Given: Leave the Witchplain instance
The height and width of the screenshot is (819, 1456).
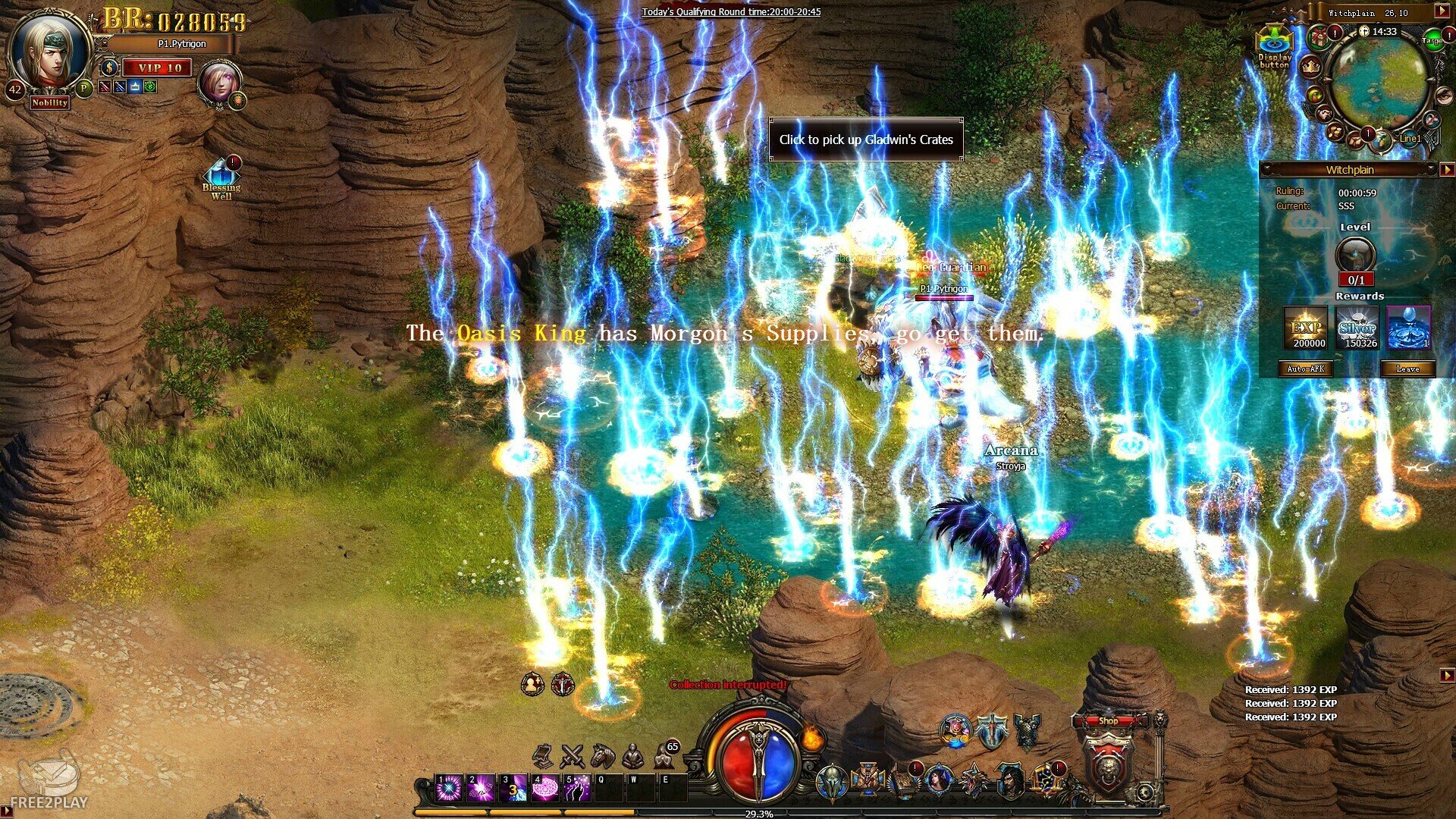Looking at the screenshot, I should (x=1407, y=369).
